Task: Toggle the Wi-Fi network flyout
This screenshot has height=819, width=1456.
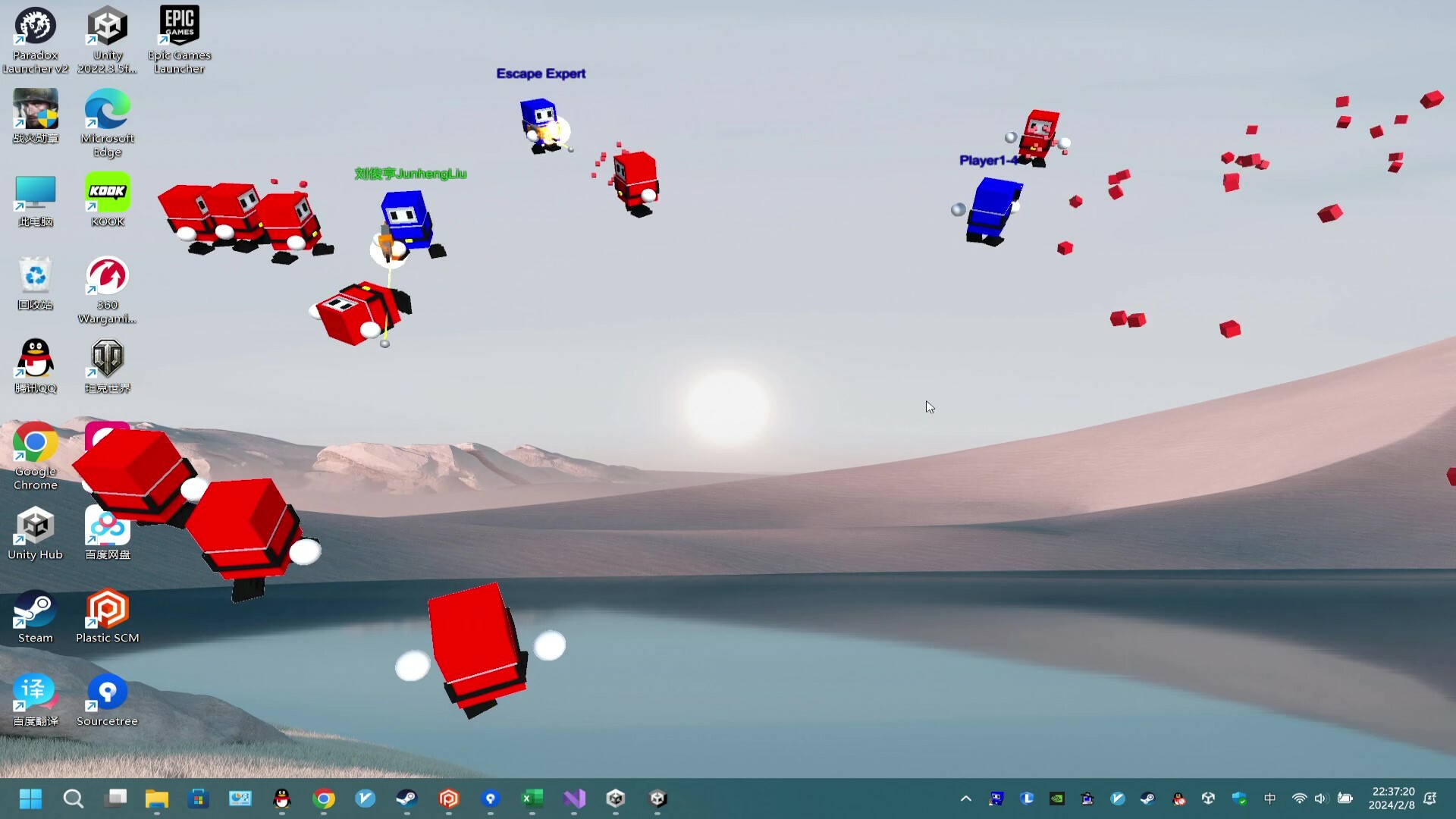Action: (1299, 799)
